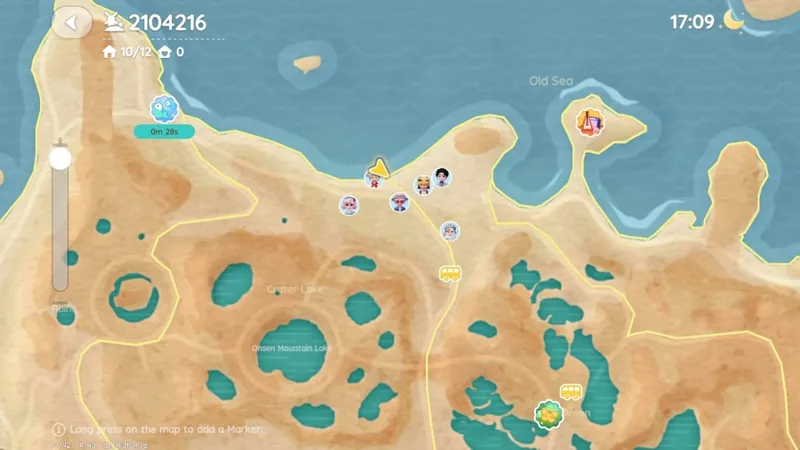Select the bus stop marker below the villagers
Image resolution: width=800 pixels, height=450 pixels.
coord(450,273)
